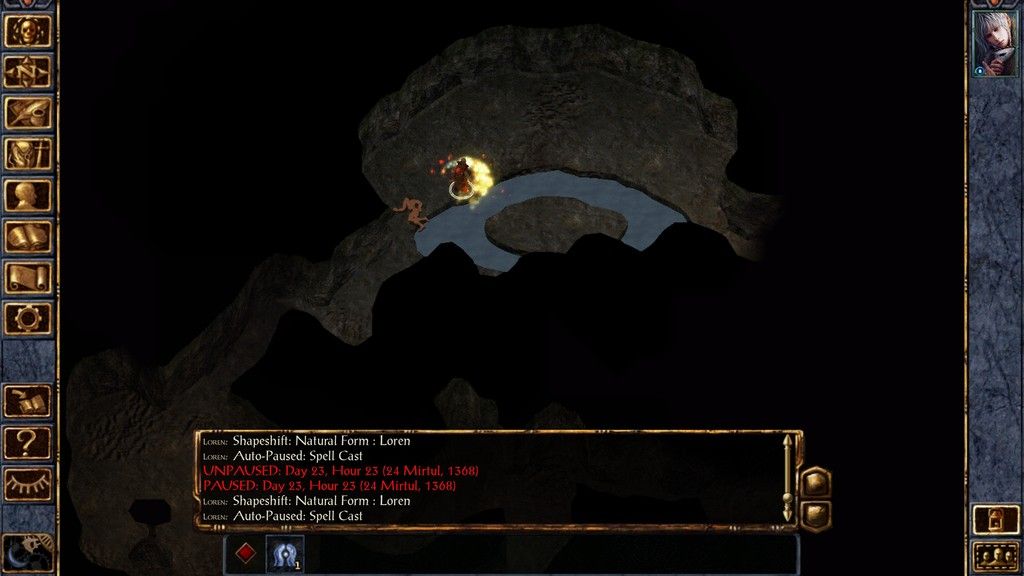Click the skull icon button
The height and width of the screenshot is (576, 1024).
pyautogui.click(x=28, y=30)
